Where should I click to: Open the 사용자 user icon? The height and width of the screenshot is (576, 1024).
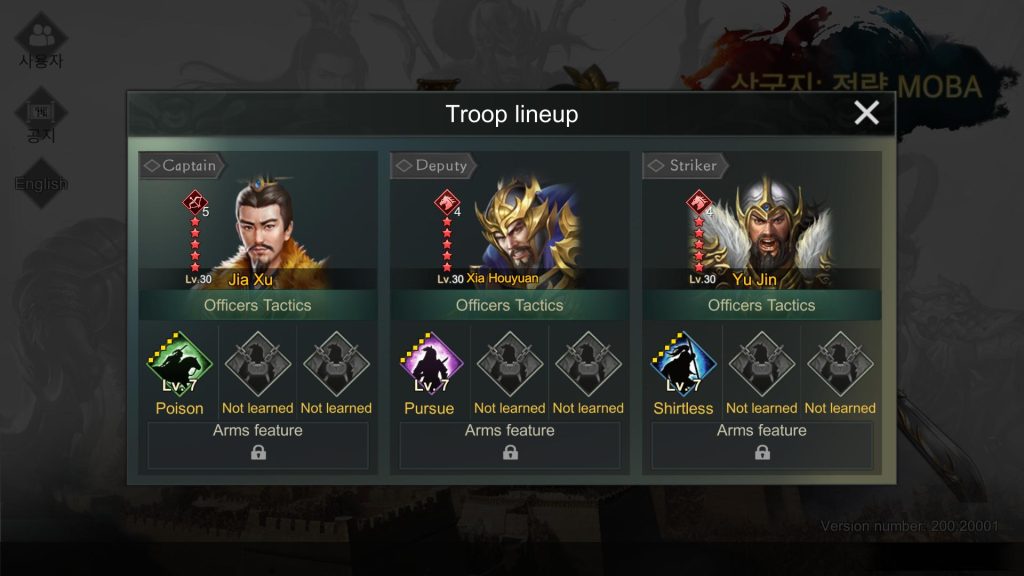(x=41, y=40)
